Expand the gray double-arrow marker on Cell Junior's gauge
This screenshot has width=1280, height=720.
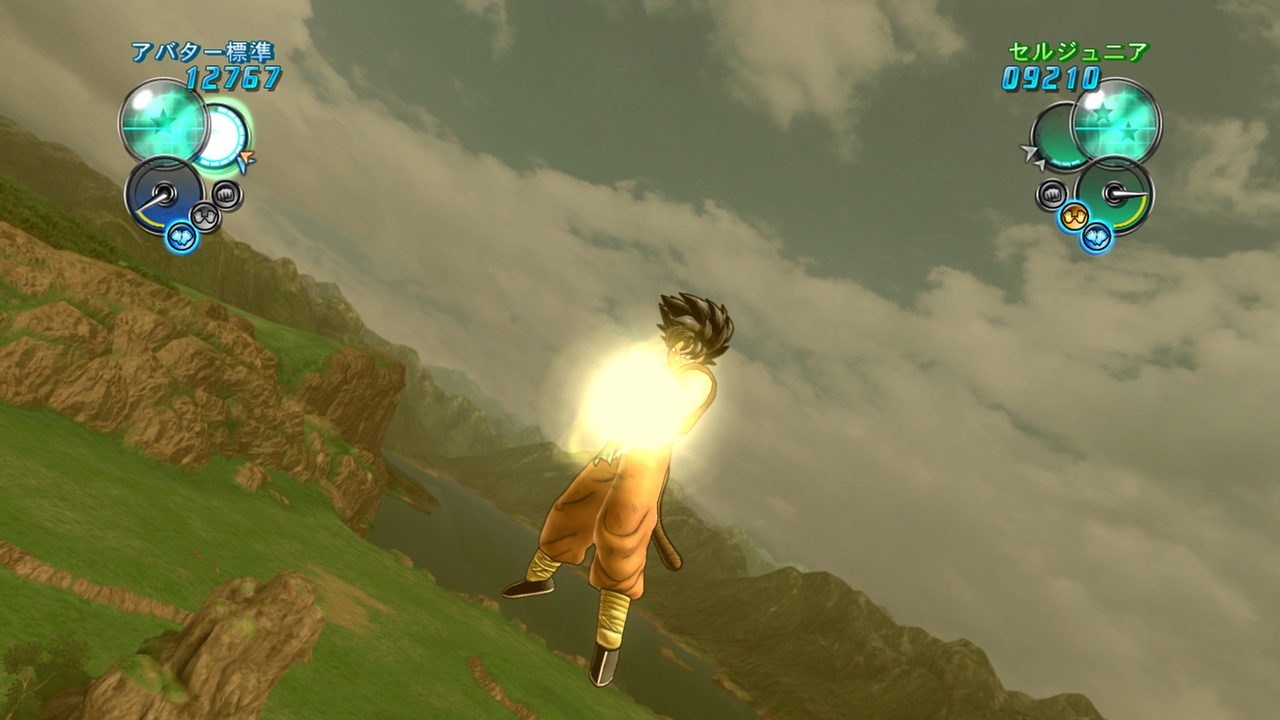(x=1033, y=156)
